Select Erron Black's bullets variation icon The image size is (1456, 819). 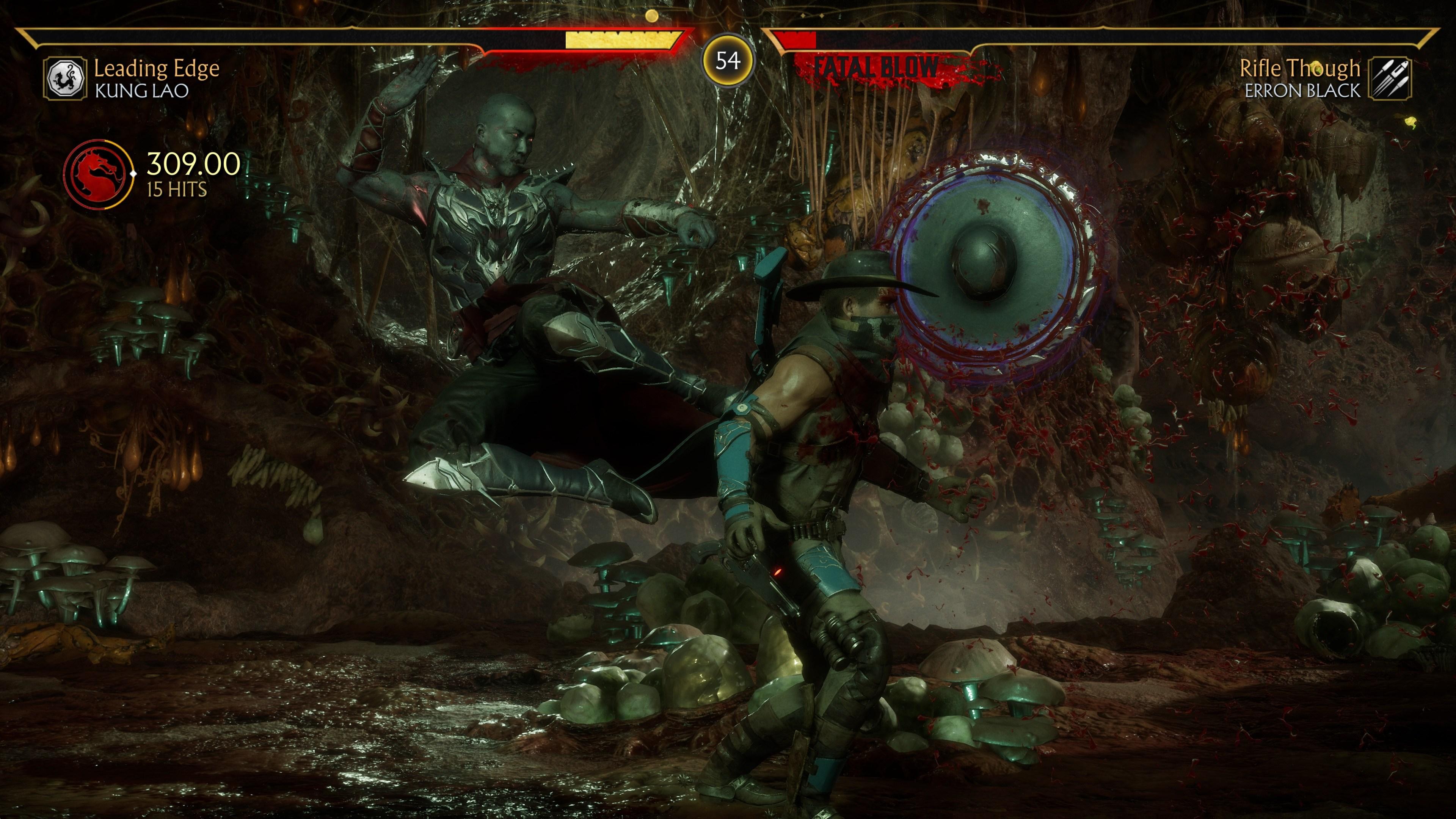[x=1390, y=78]
